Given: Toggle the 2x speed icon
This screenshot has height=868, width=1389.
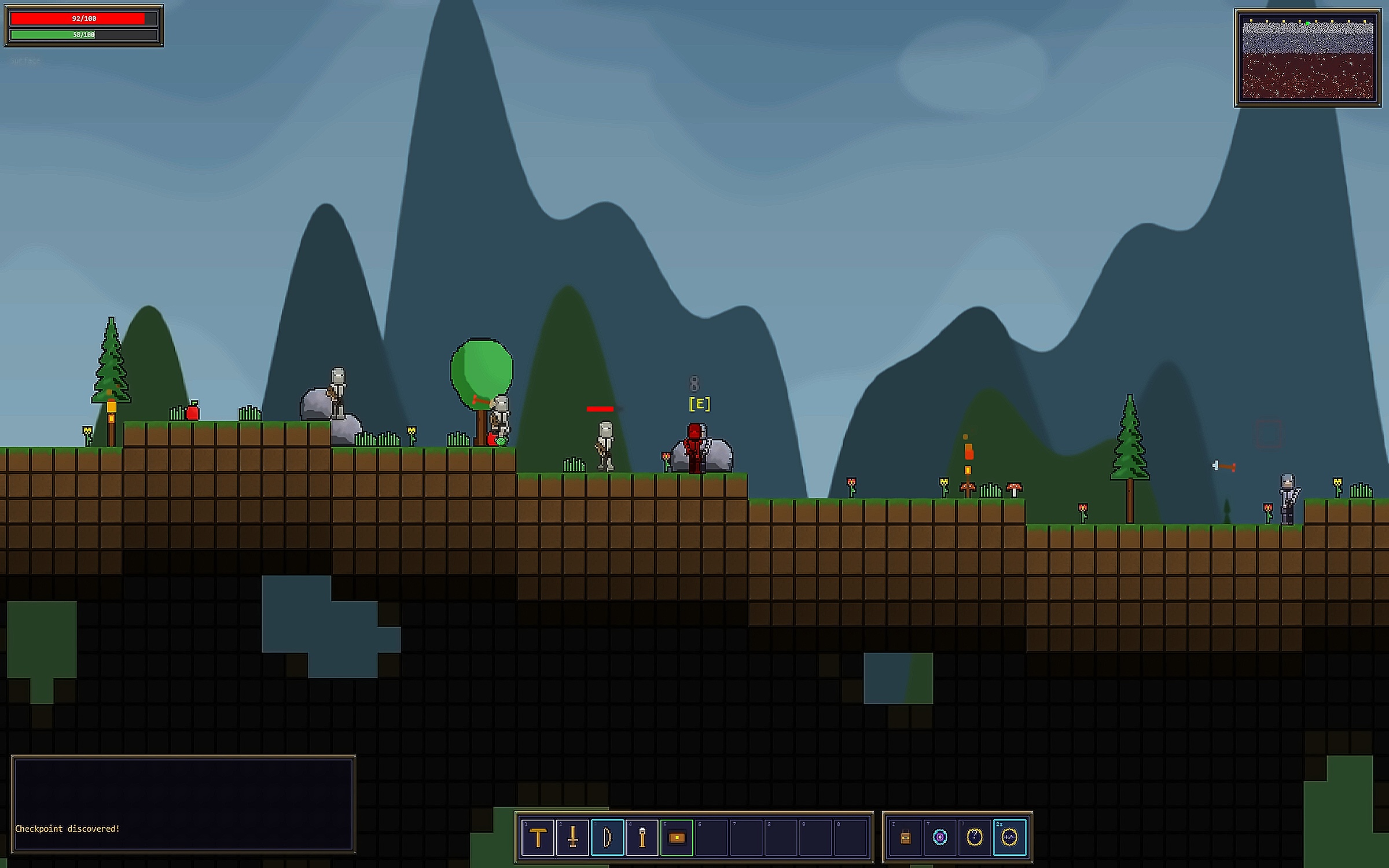Looking at the screenshot, I should [x=1009, y=837].
